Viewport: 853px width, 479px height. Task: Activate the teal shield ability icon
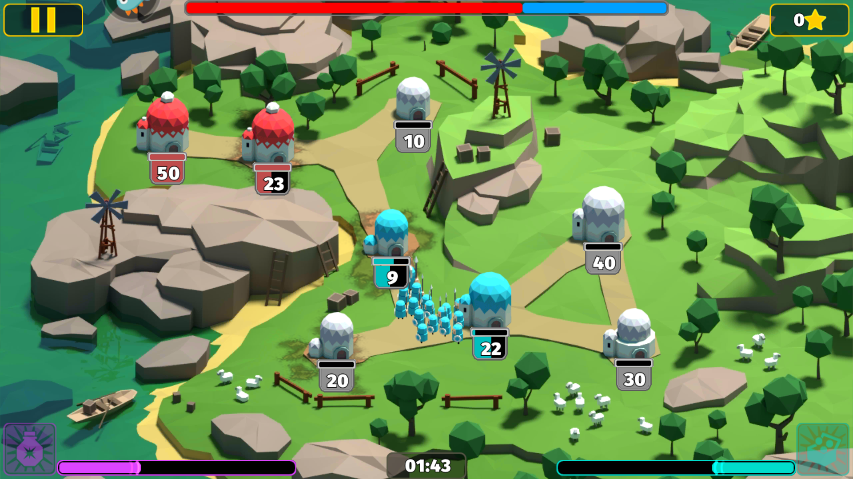tap(822, 449)
